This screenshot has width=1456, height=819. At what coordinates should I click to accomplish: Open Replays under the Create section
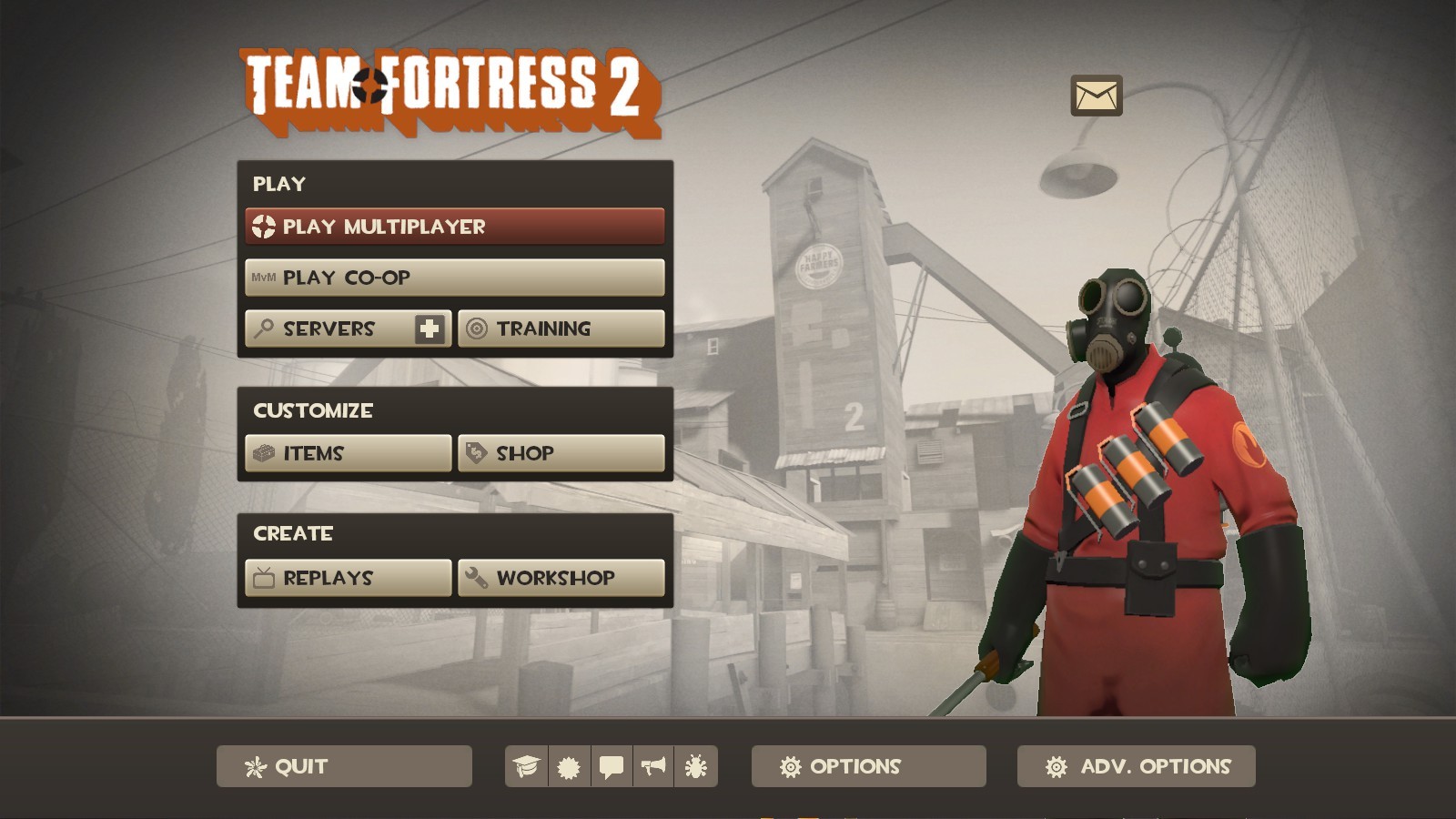tap(347, 576)
